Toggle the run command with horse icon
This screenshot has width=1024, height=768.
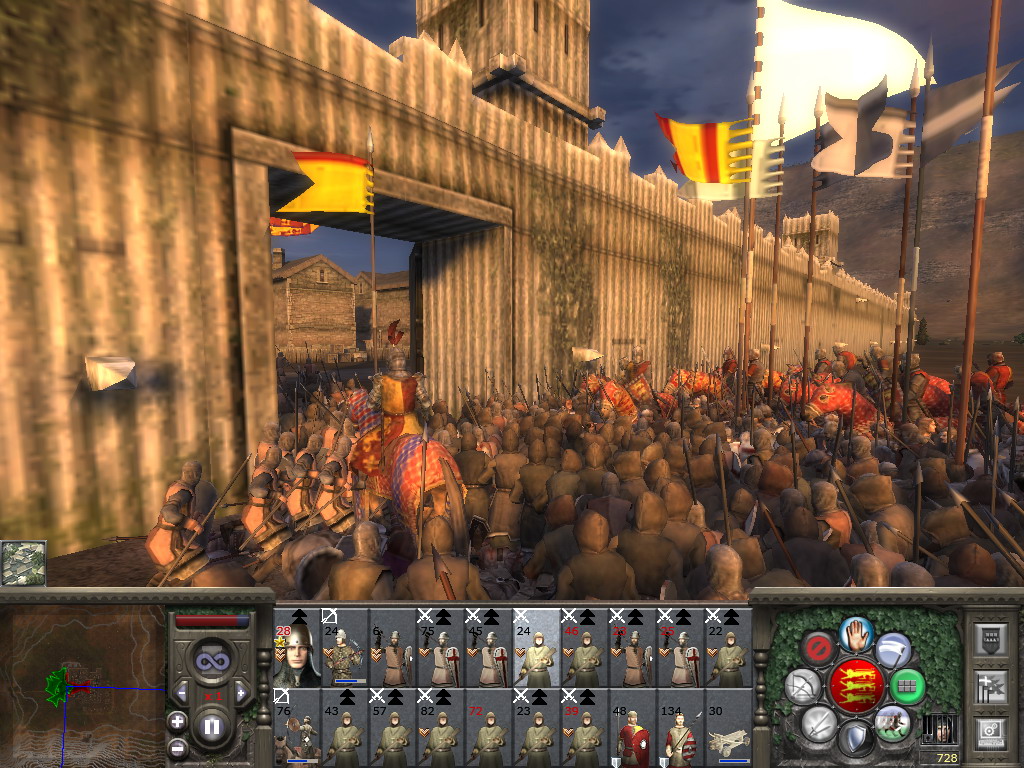pos(891,722)
